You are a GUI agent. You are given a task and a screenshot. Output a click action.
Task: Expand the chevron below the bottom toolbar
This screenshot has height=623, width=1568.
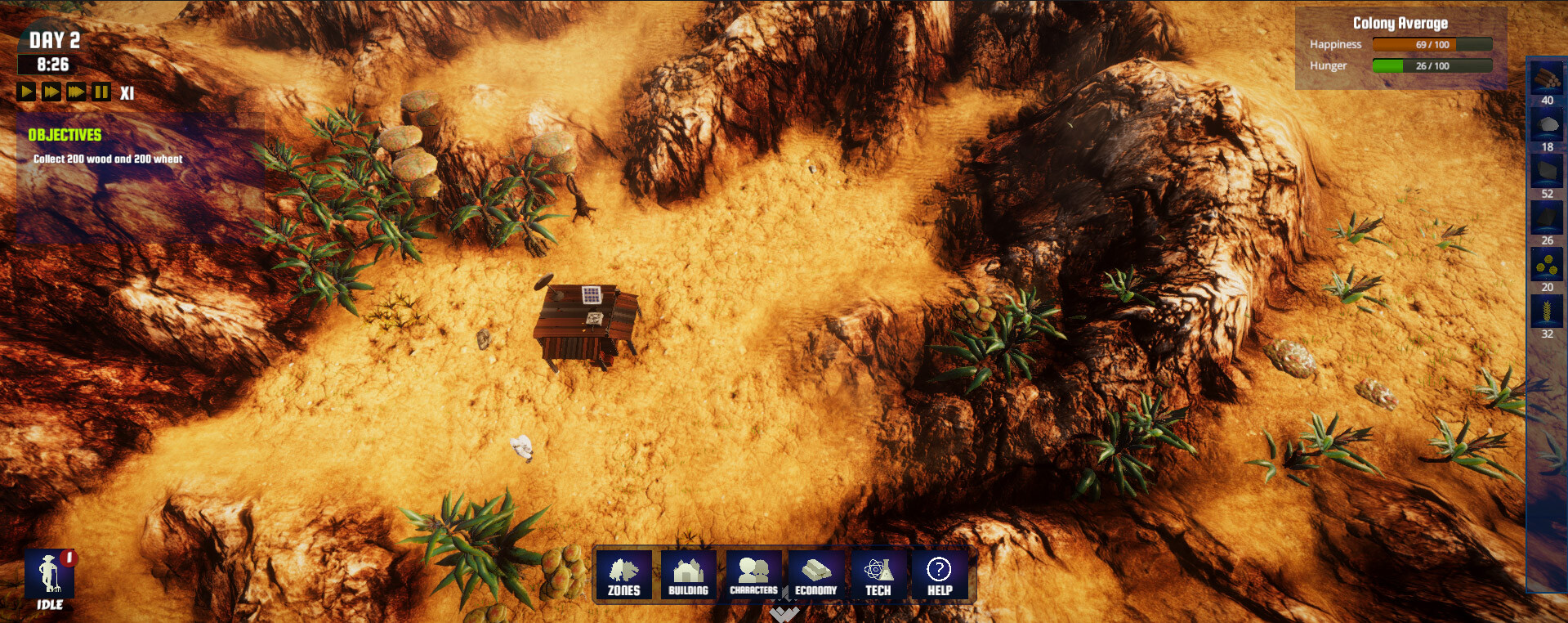[x=782, y=613]
